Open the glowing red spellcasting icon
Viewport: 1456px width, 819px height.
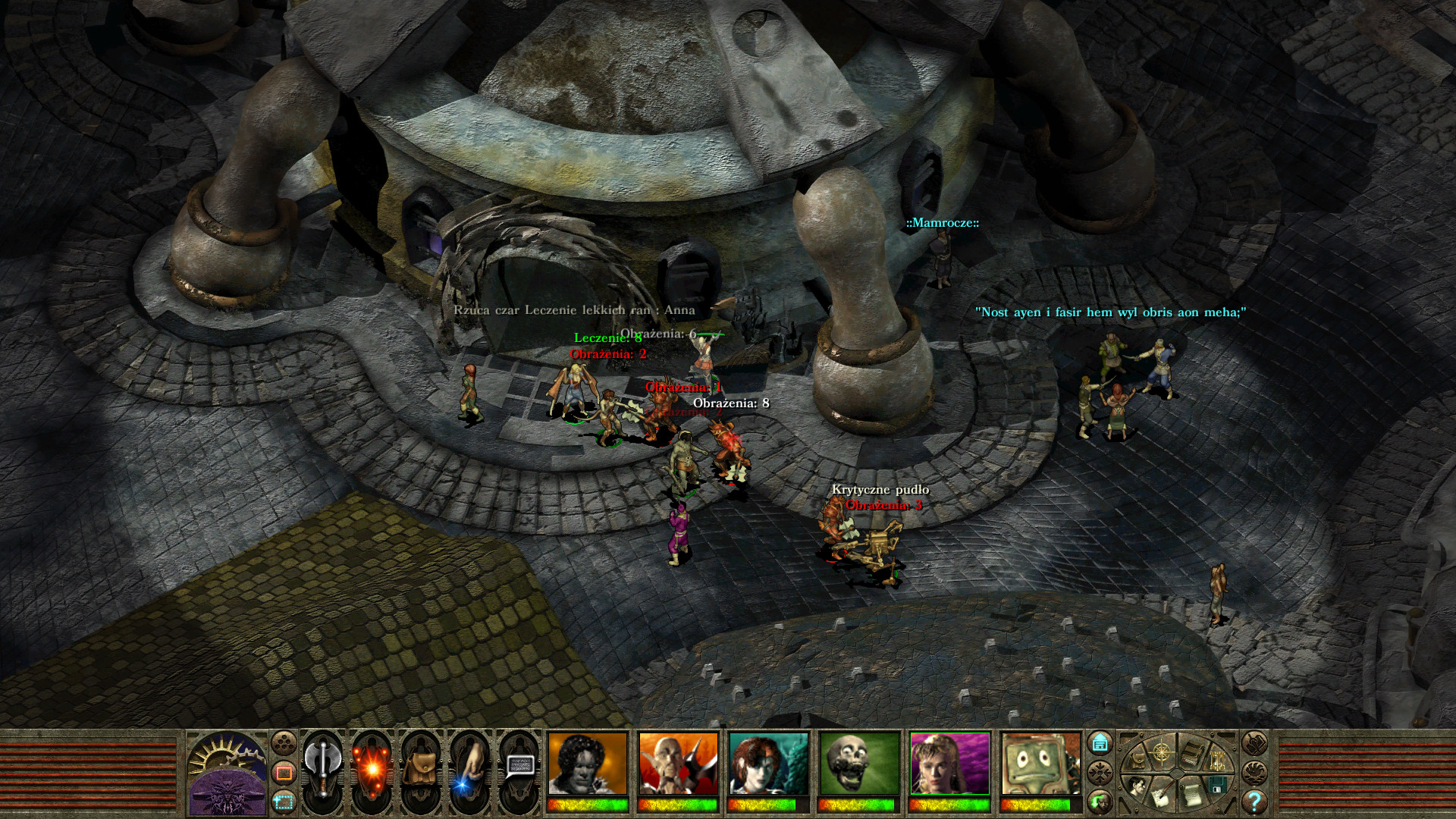pos(371,769)
